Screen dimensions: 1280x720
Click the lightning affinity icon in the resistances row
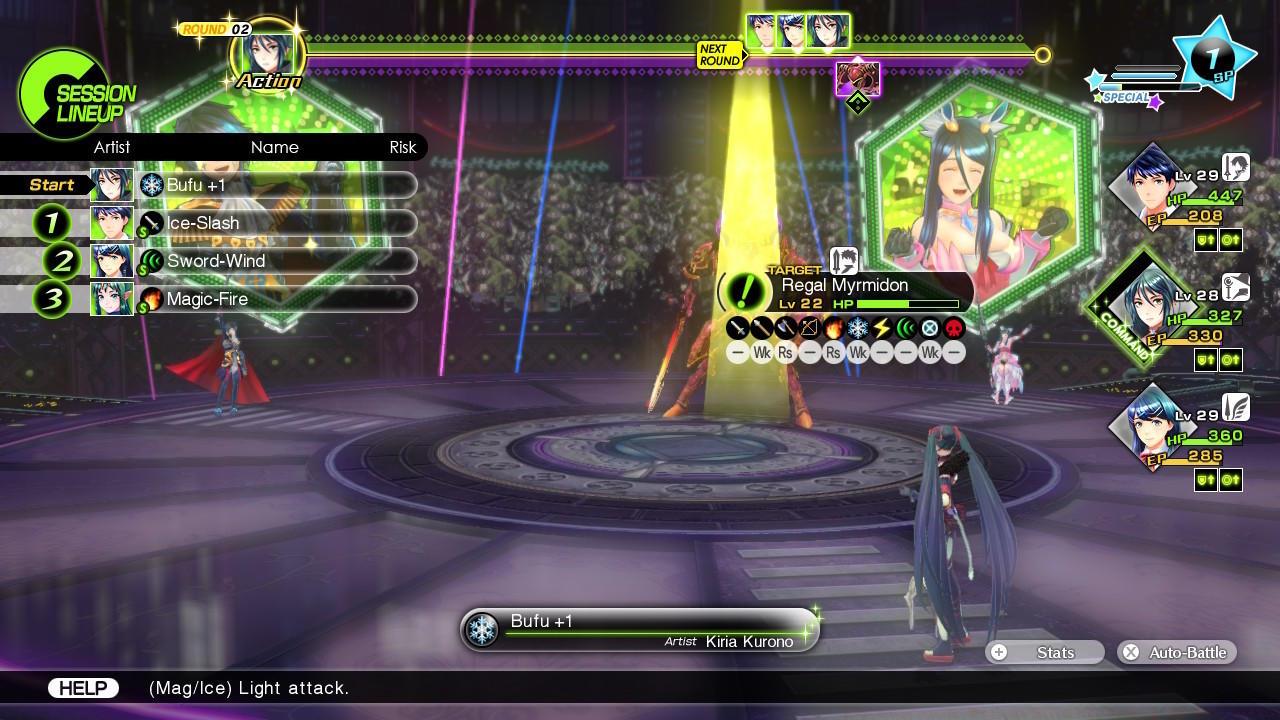coord(881,328)
